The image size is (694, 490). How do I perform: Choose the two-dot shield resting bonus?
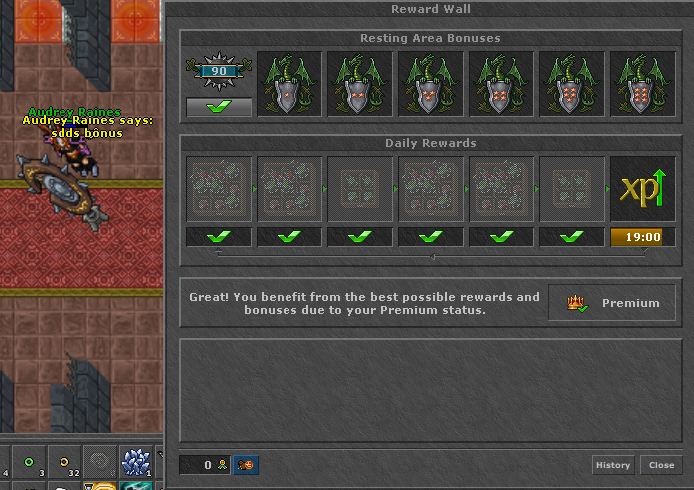click(x=360, y=84)
